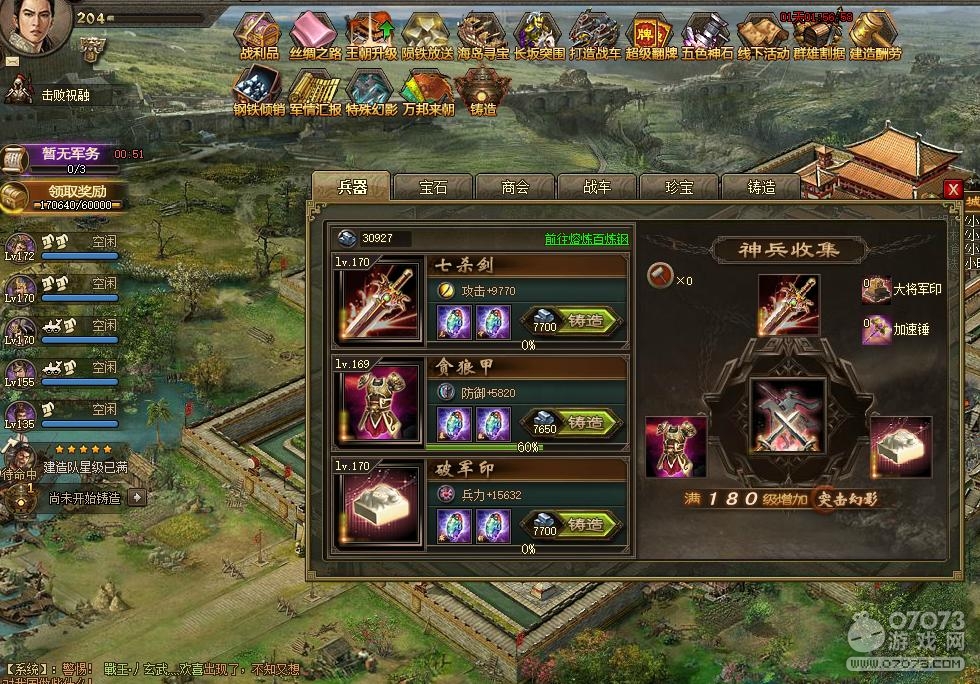This screenshot has height=684, width=980.
Task: Close the weapon forging panel
Action: [x=953, y=189]
